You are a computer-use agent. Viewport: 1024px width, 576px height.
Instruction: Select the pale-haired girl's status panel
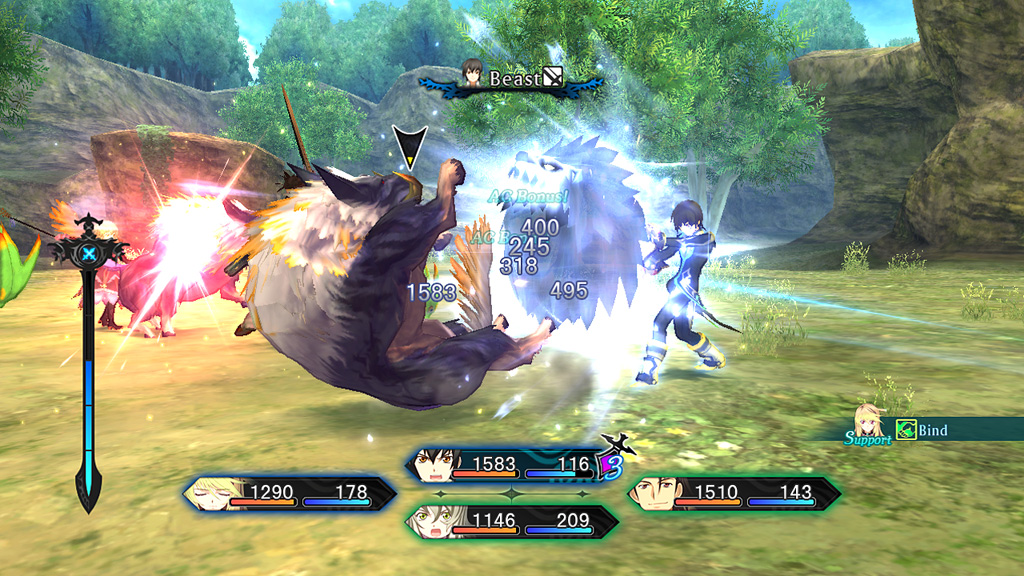(510, 521)
